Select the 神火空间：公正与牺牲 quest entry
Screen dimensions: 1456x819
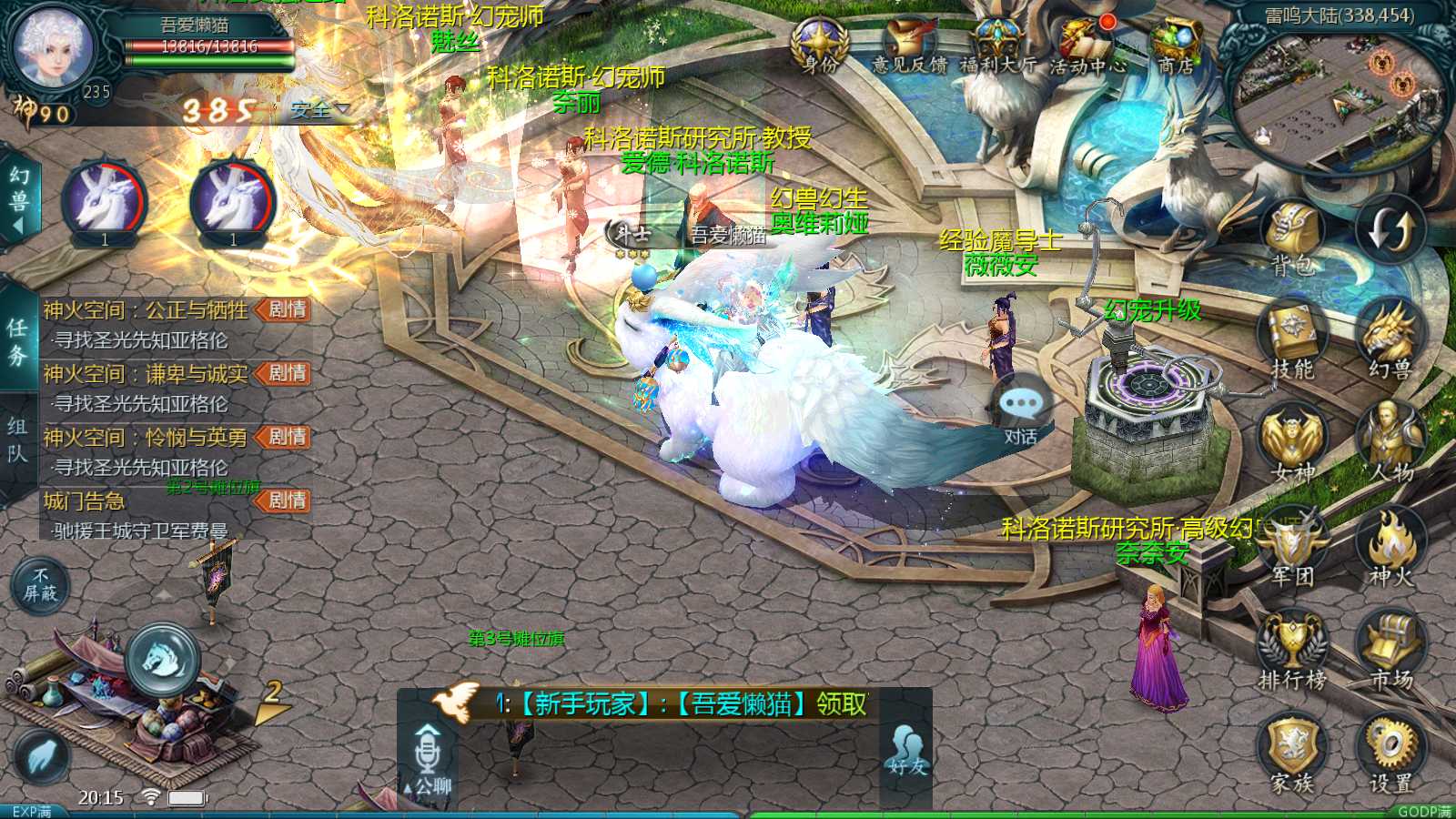pos(146,310)
